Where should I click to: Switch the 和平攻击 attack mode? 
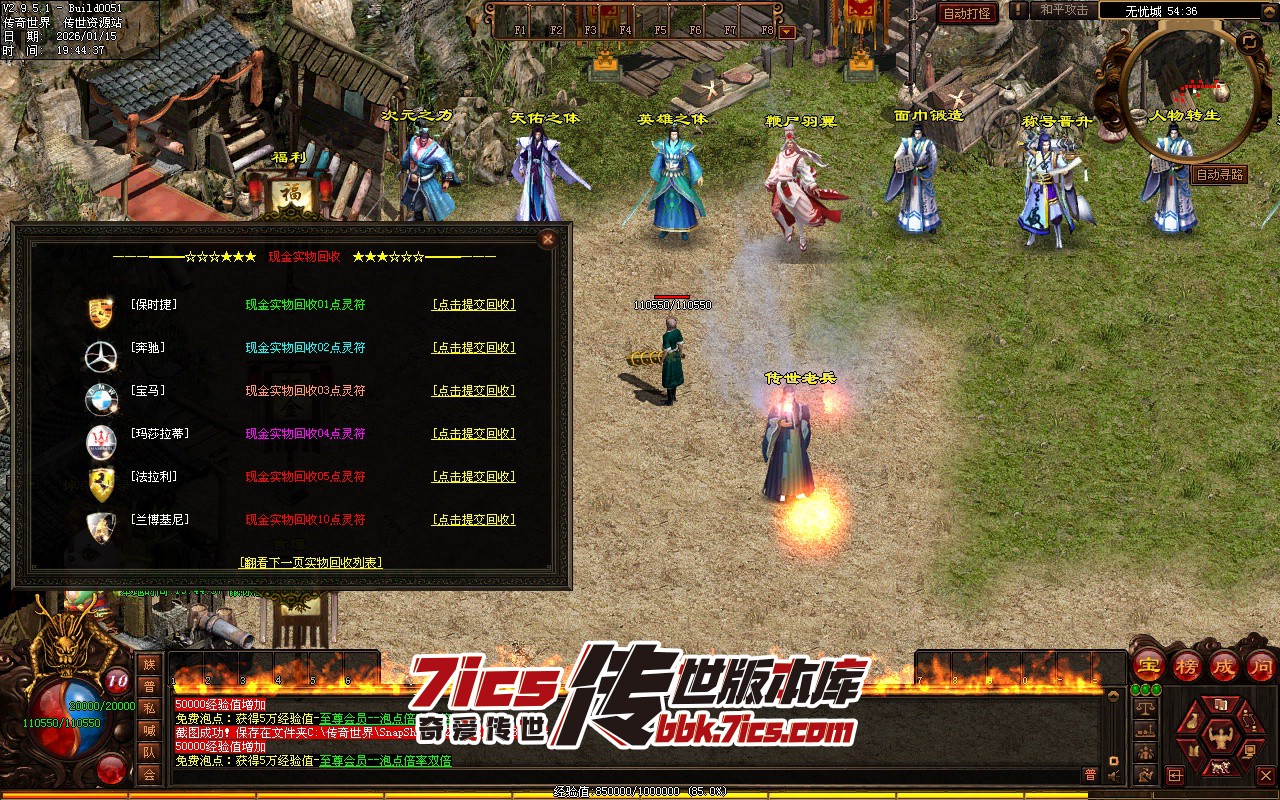pyautogui.click(x=1063, y=10)
